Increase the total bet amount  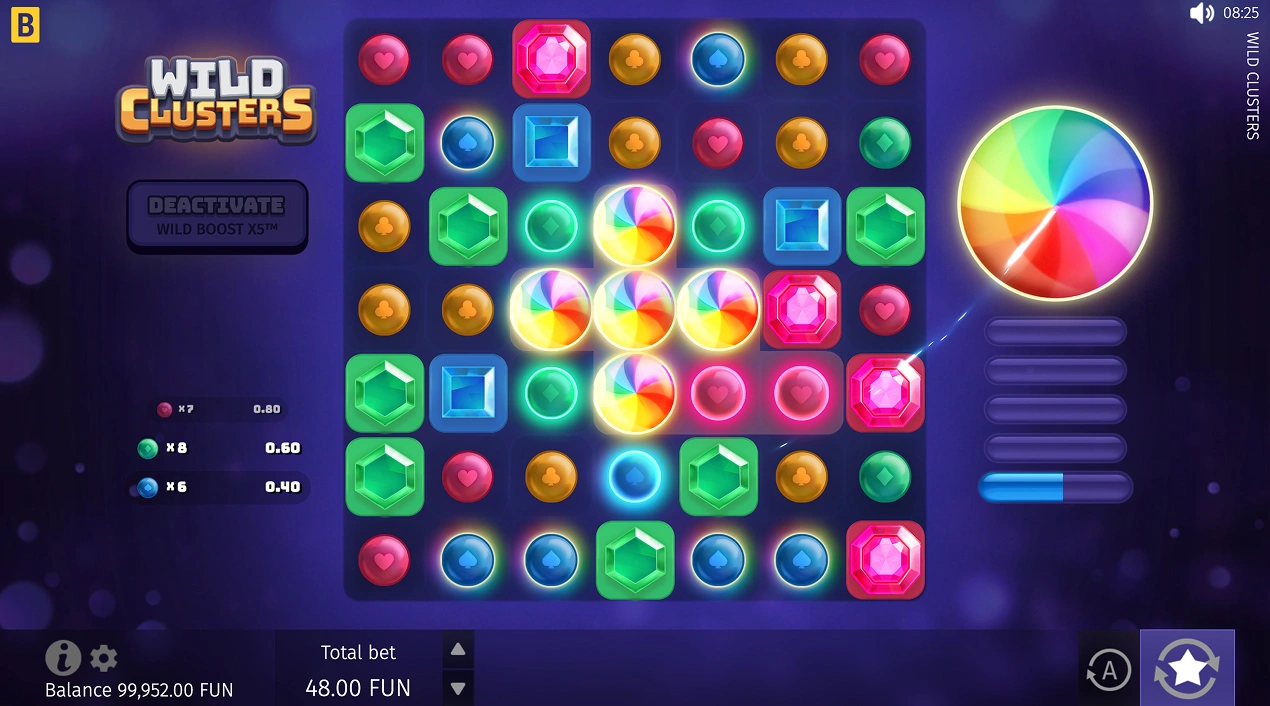458,650
